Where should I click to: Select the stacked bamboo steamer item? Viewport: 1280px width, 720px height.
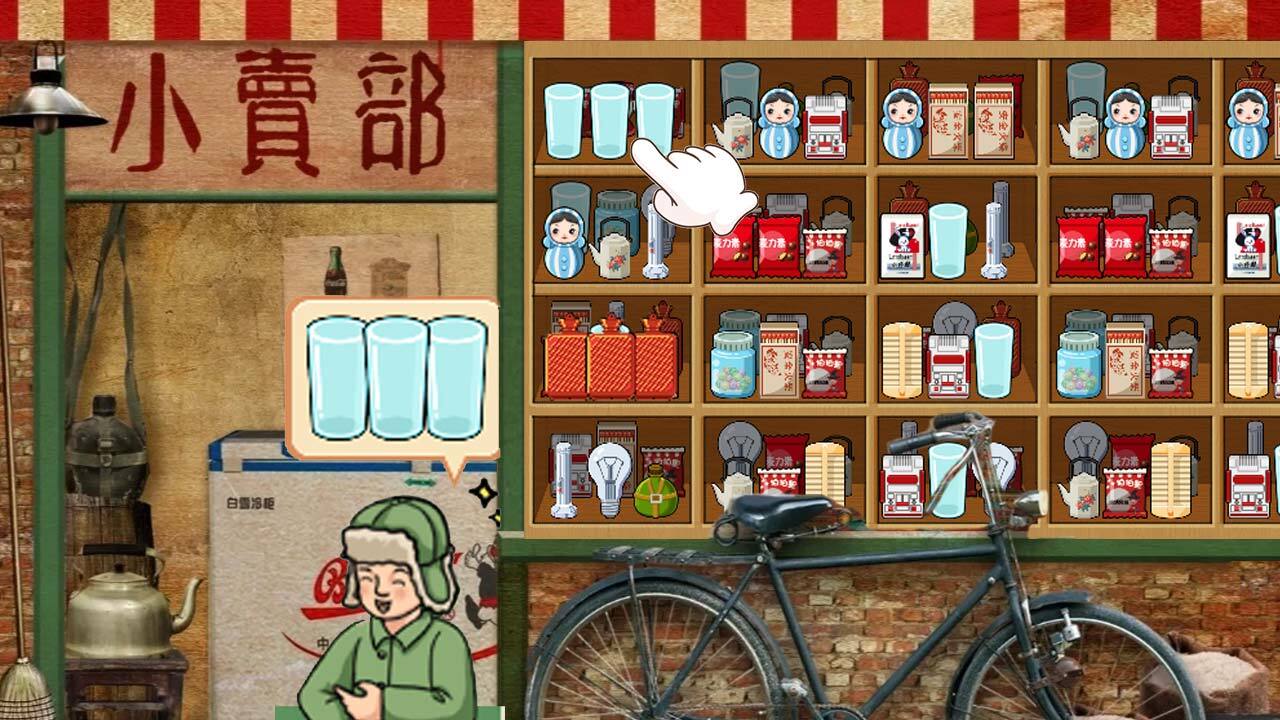click(902, 361)
